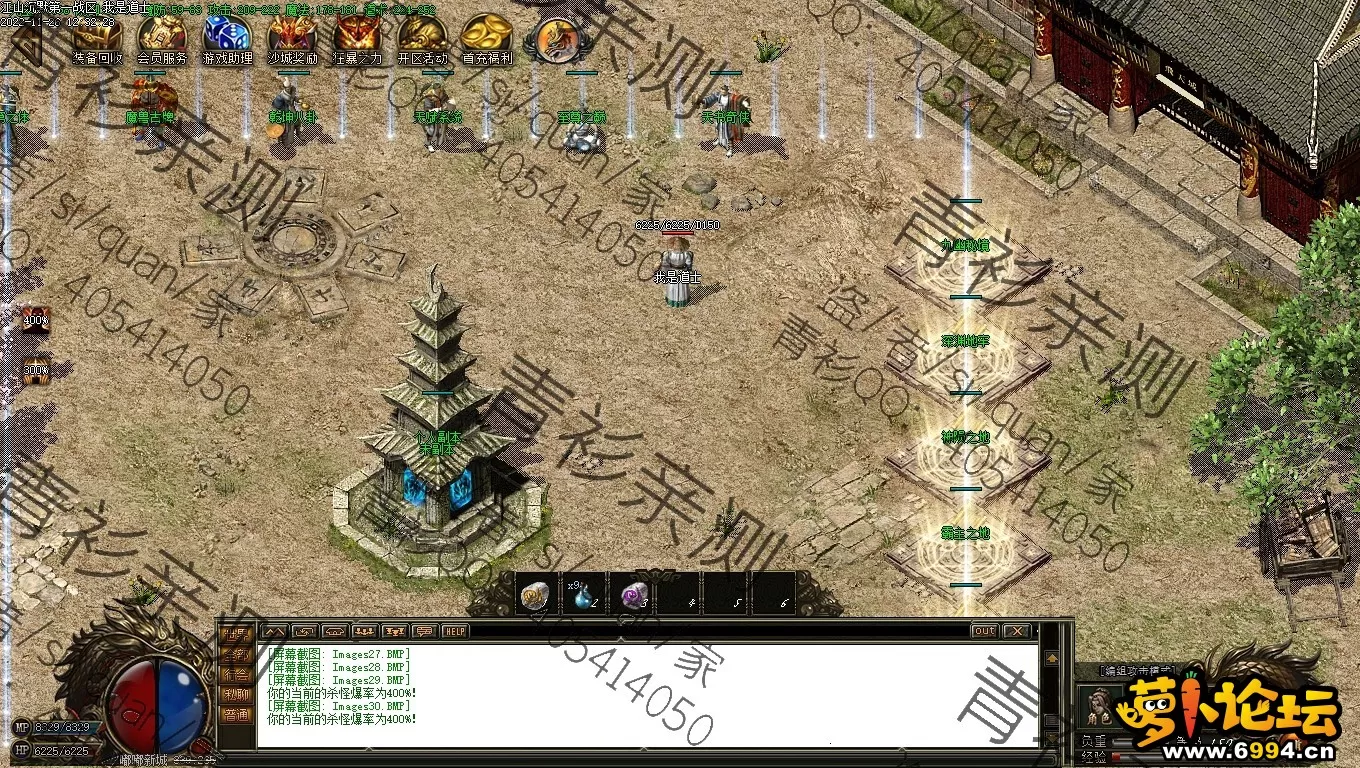Image resolution: width=1360 pixels, height=768 pixels.
Task: Open the 装备回收 equipment recycling menu
Action: [97, 38]
